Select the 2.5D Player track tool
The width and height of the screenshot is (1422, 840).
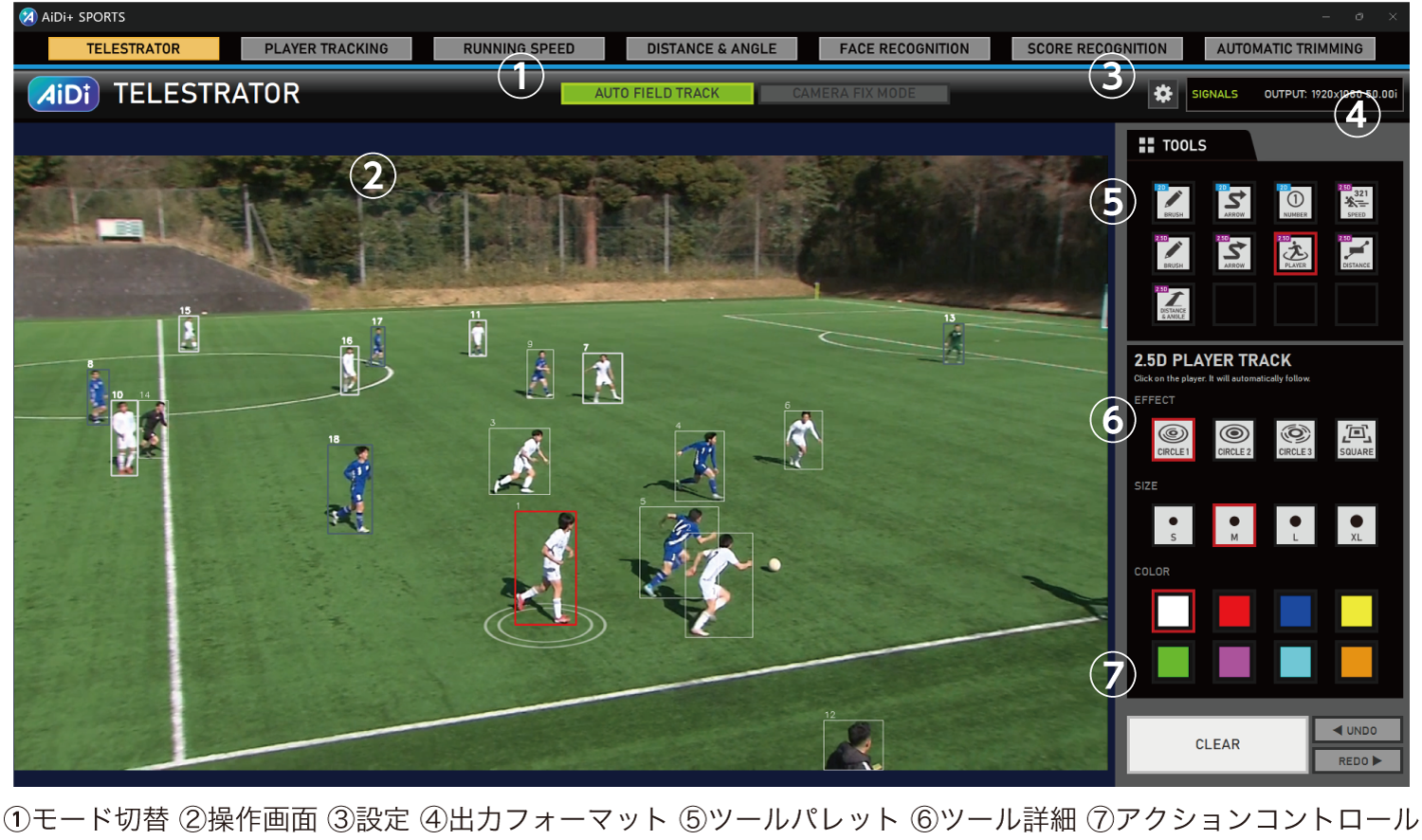pos(1295,253)
